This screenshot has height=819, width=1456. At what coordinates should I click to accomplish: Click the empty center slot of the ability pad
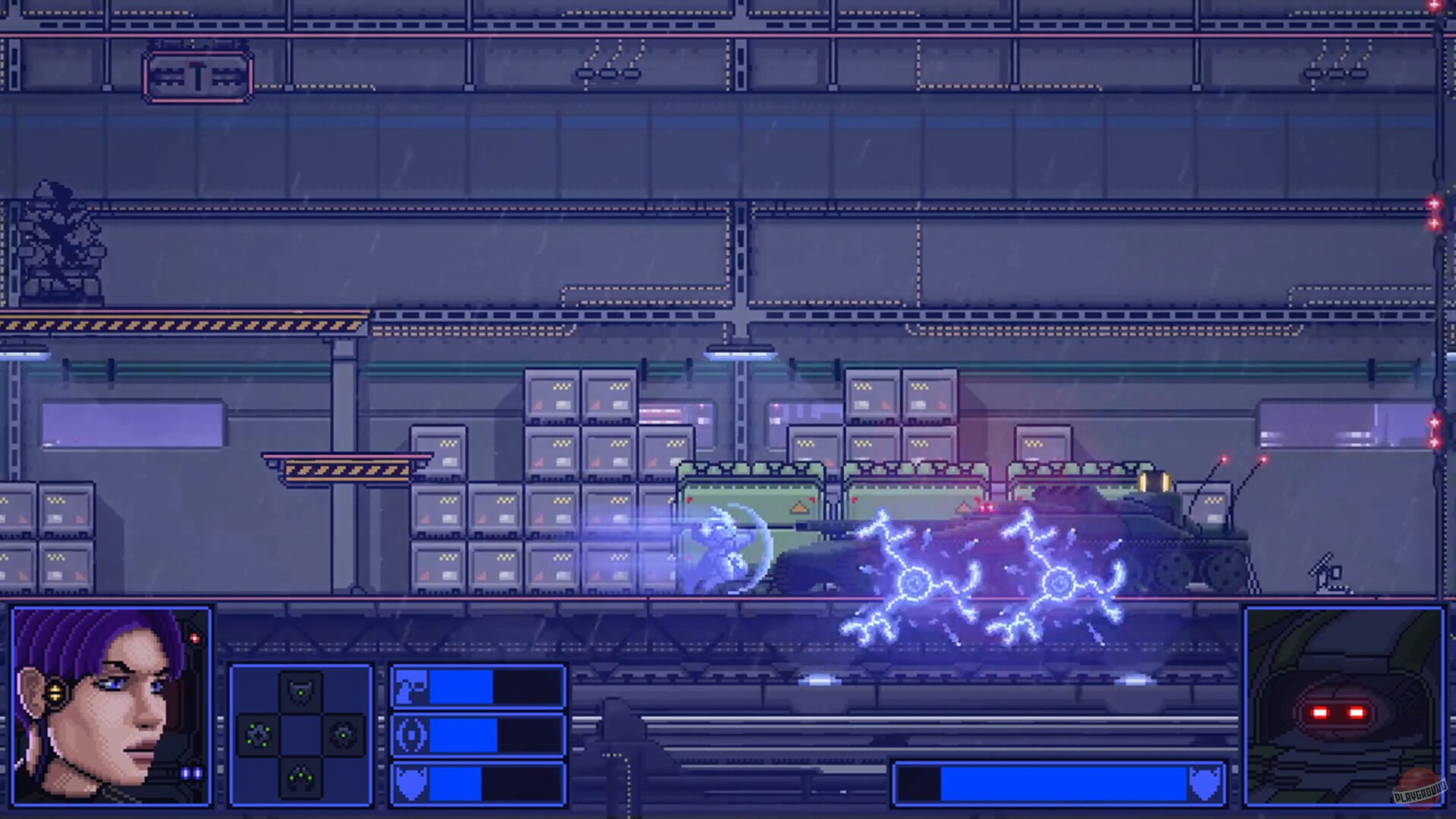[x=301, y=736]
